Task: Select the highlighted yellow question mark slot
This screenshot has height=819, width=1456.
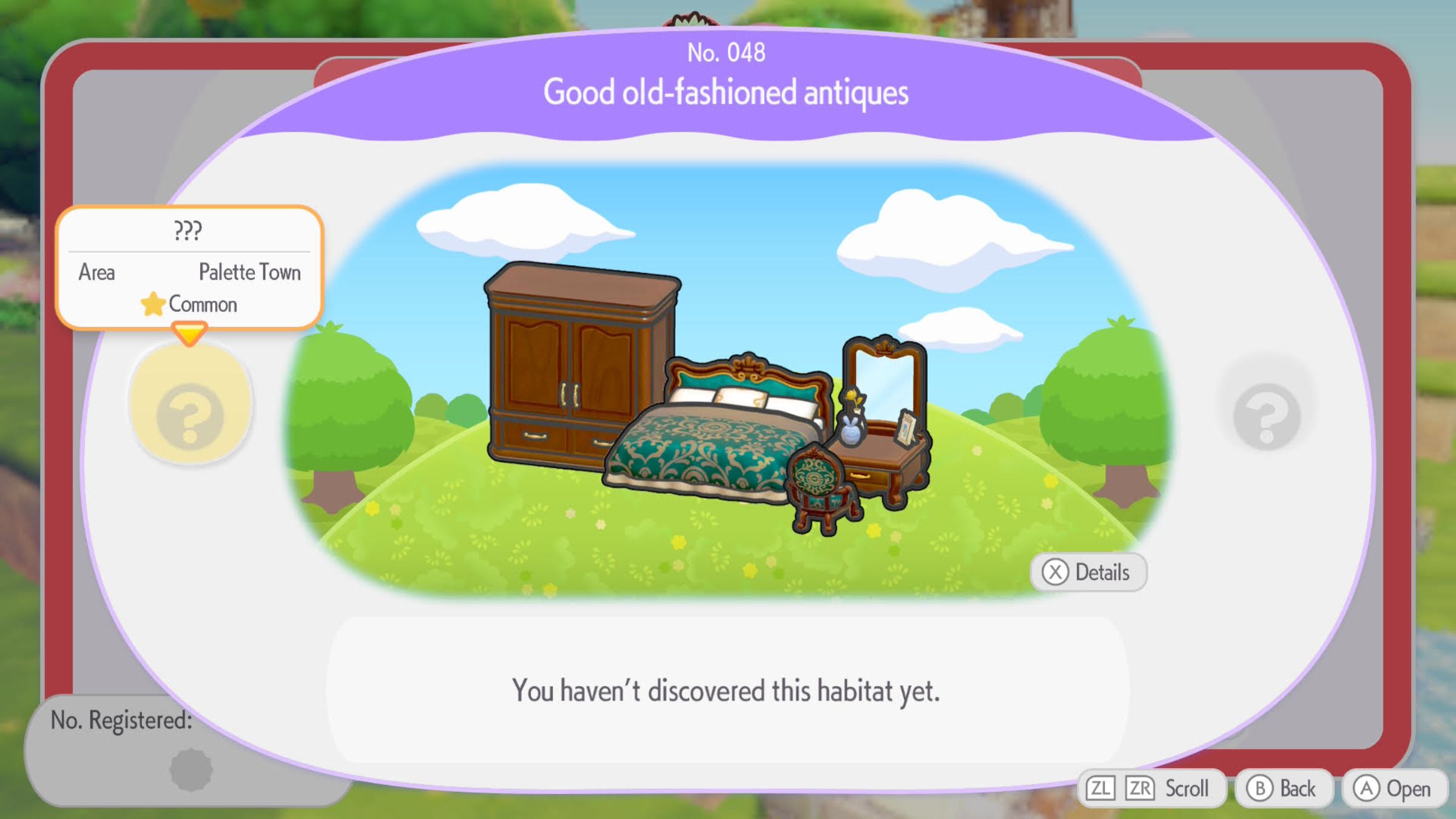Action: (190, 405)
